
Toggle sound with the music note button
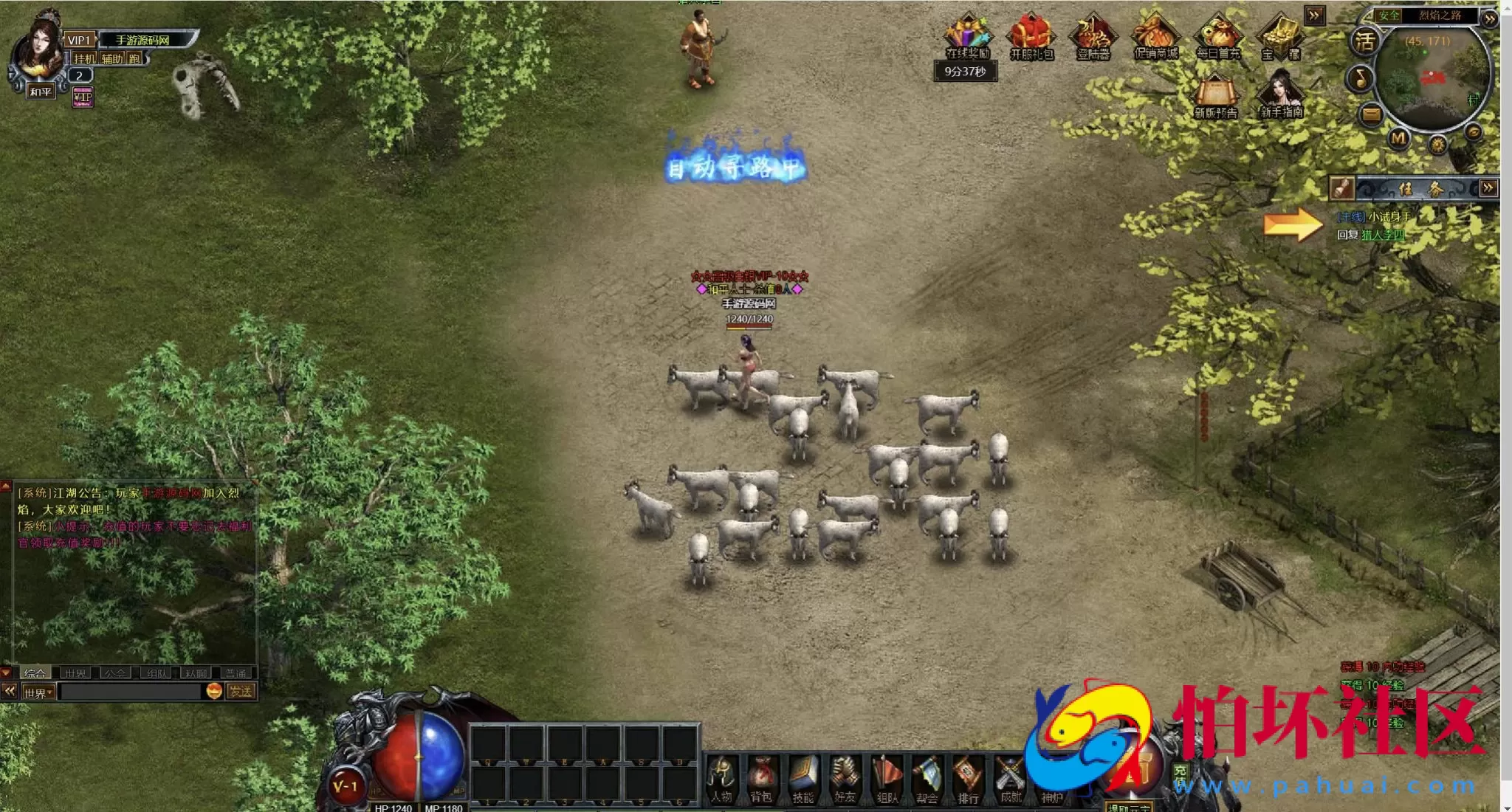1360,78
